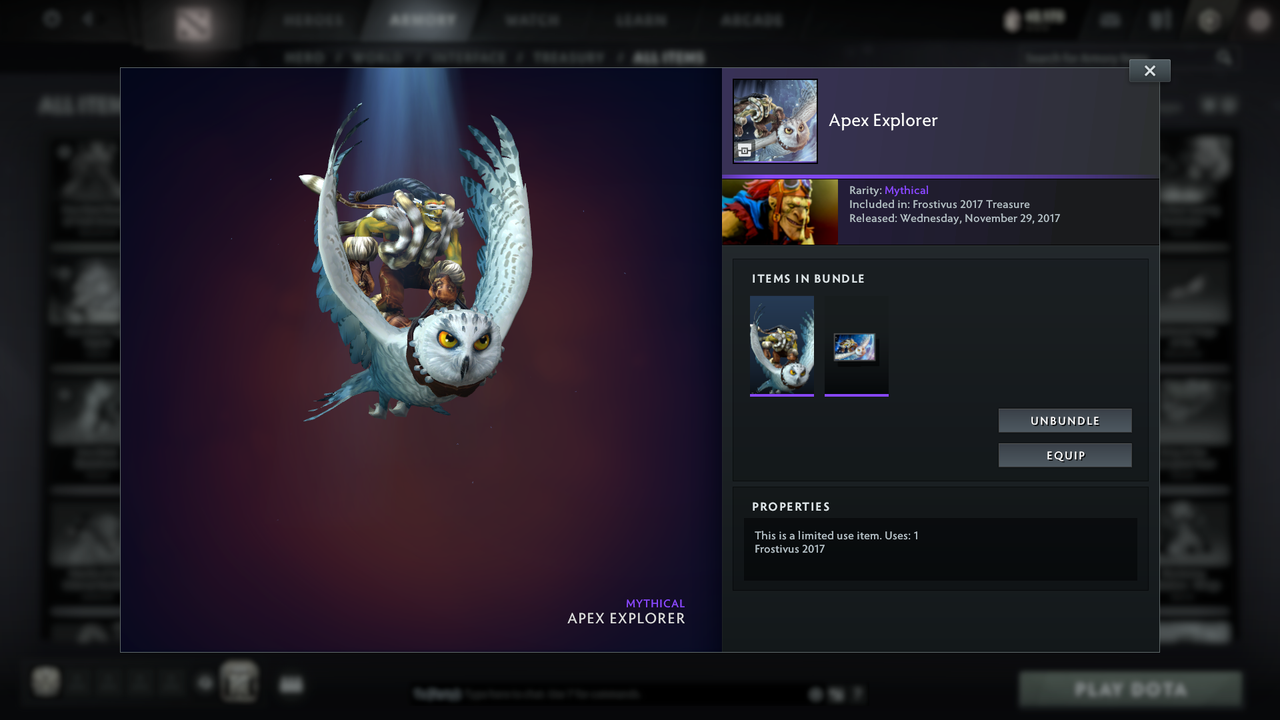Click the Mythical rarity link

click(906, 190)
